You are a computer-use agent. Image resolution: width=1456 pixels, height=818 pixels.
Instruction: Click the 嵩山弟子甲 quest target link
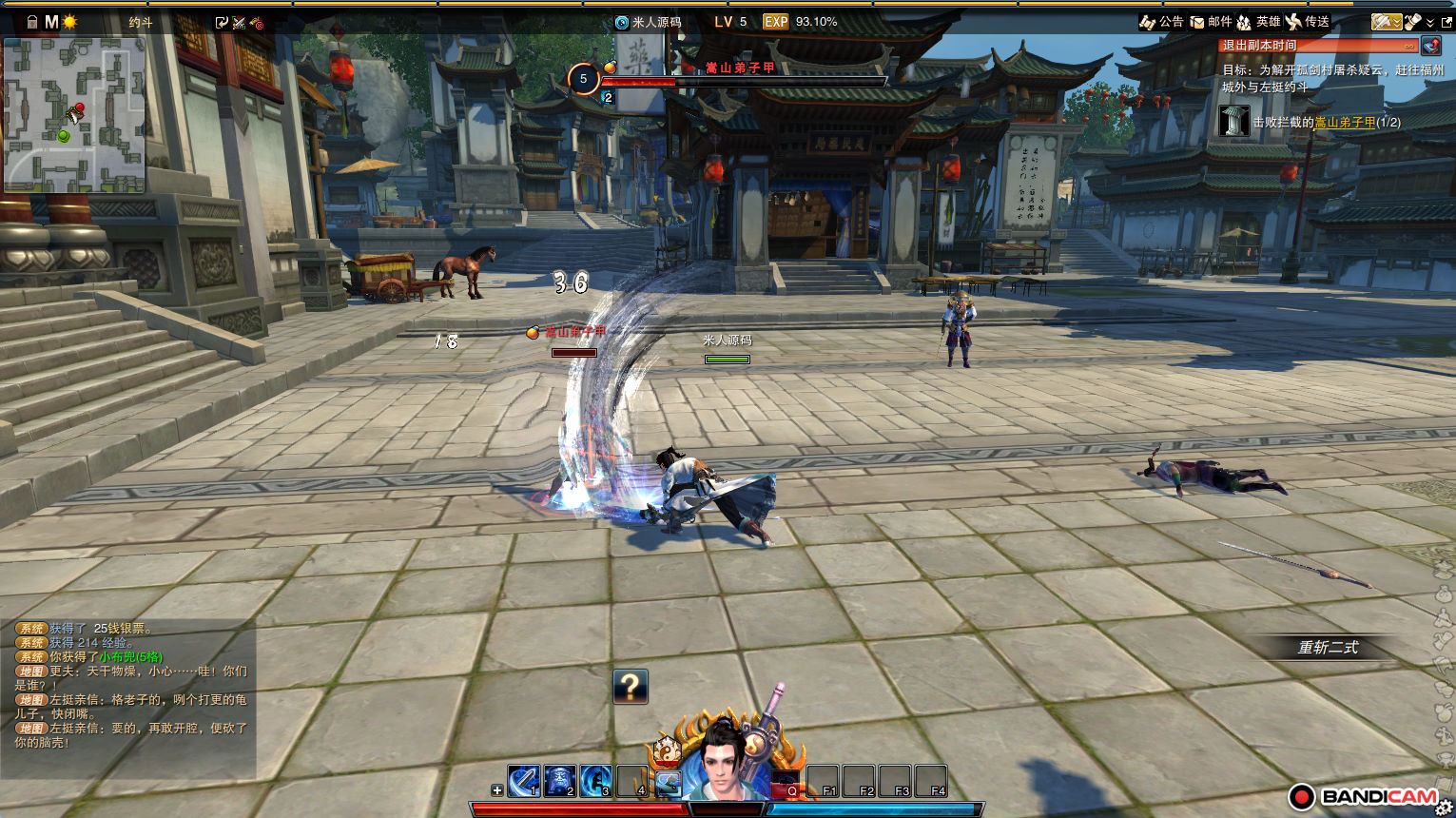(1345, 123)
